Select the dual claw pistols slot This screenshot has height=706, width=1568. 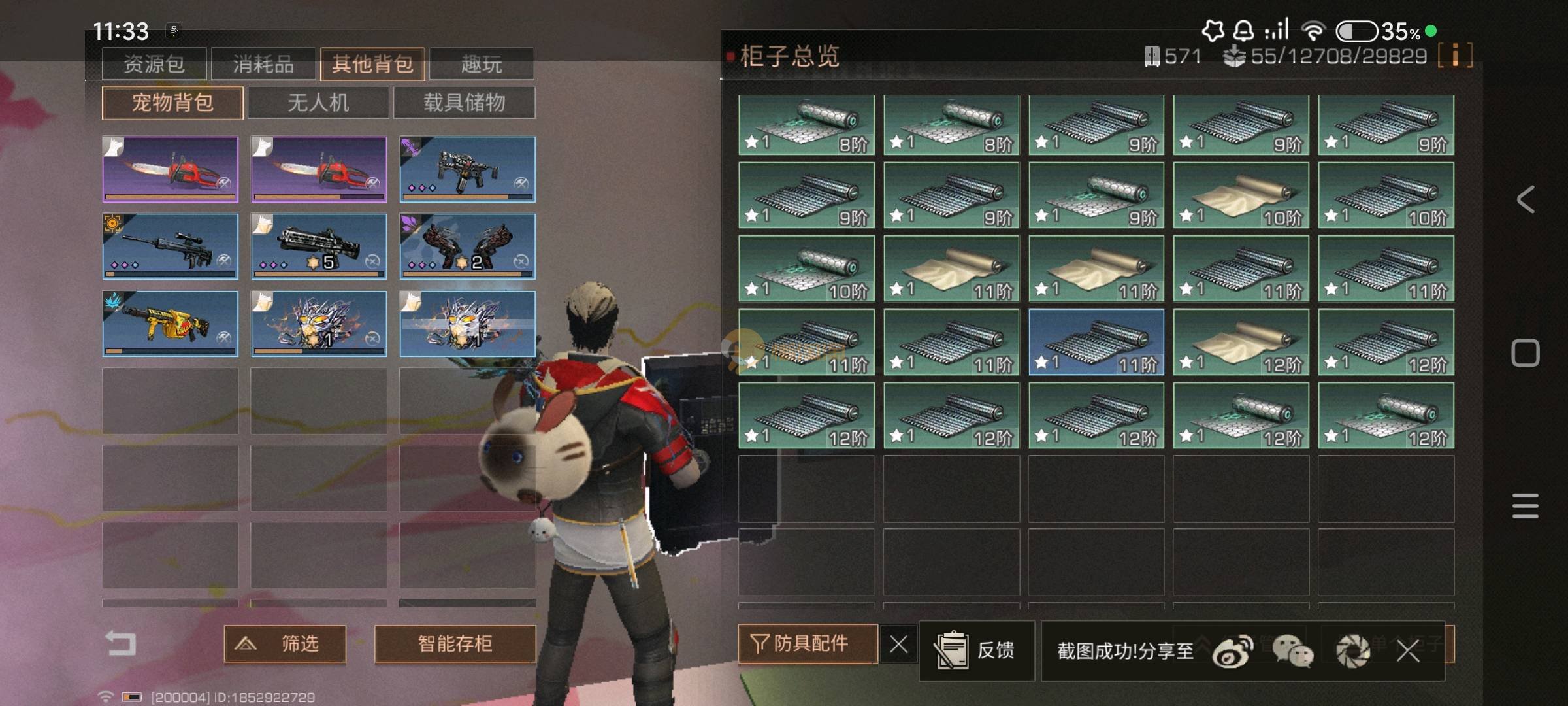pos(467,246)
